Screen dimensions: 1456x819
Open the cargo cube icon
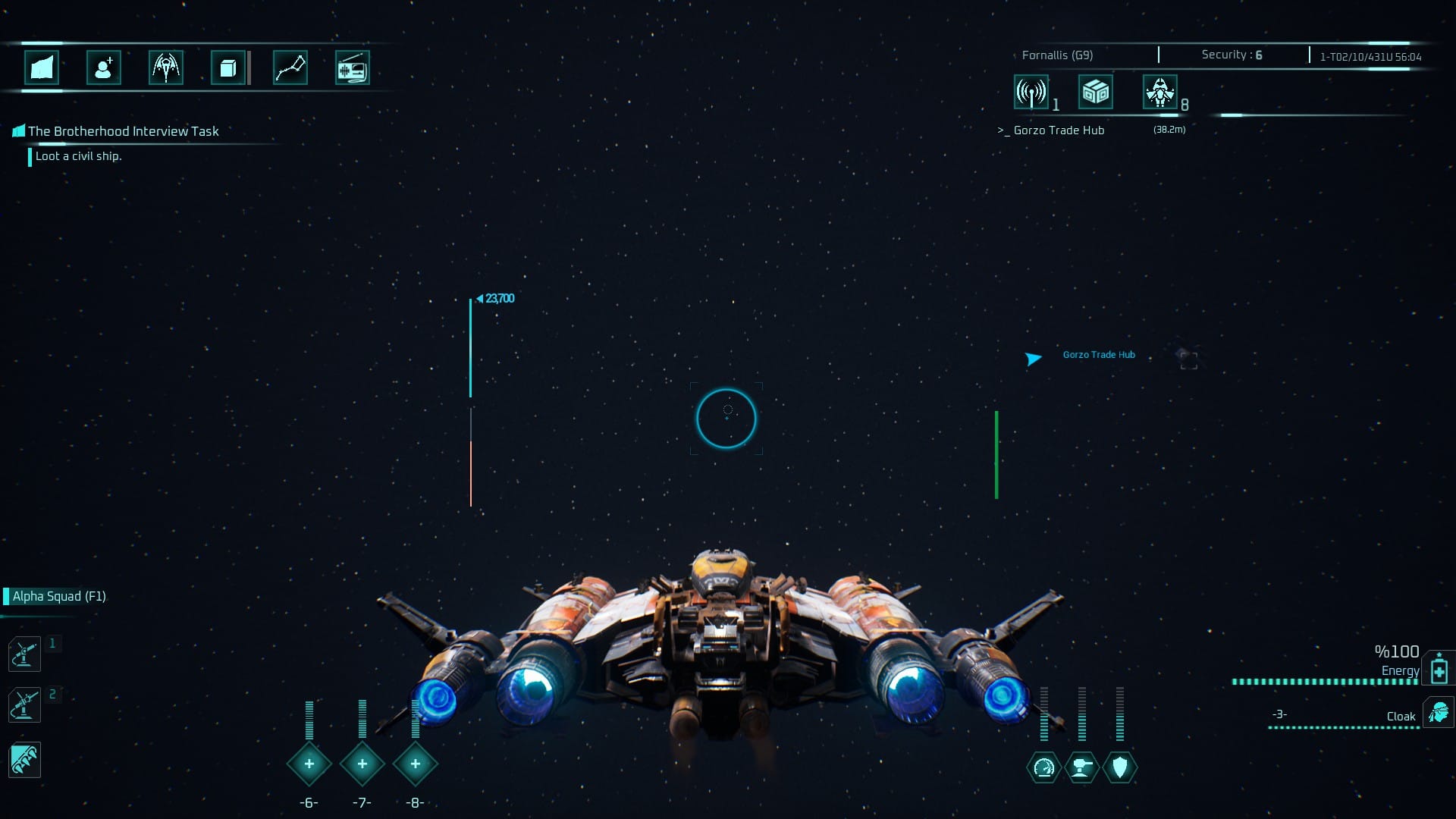(x=227, y=68)
